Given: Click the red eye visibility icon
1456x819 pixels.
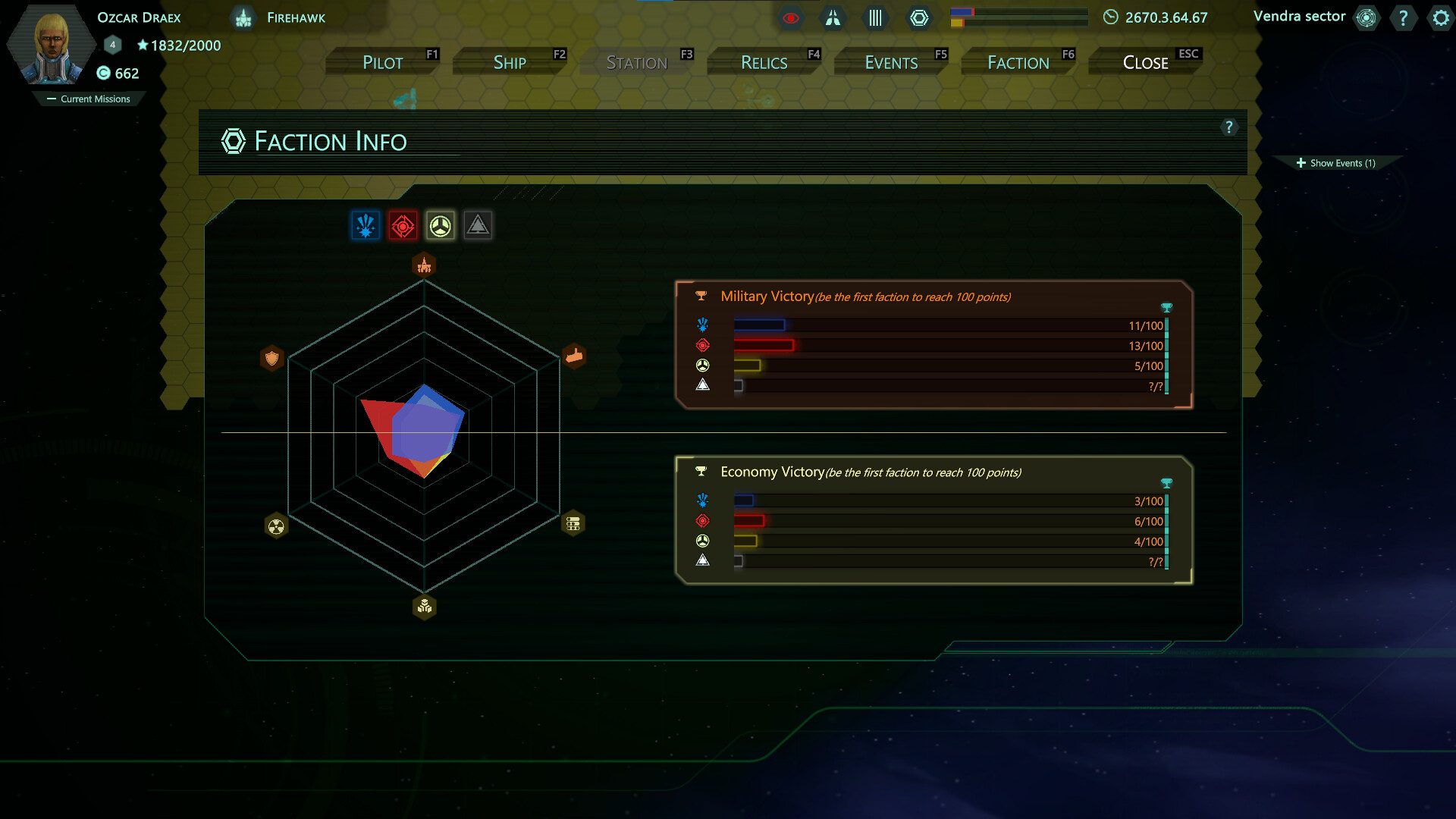Looking at the screenshot, I should 792,18.
